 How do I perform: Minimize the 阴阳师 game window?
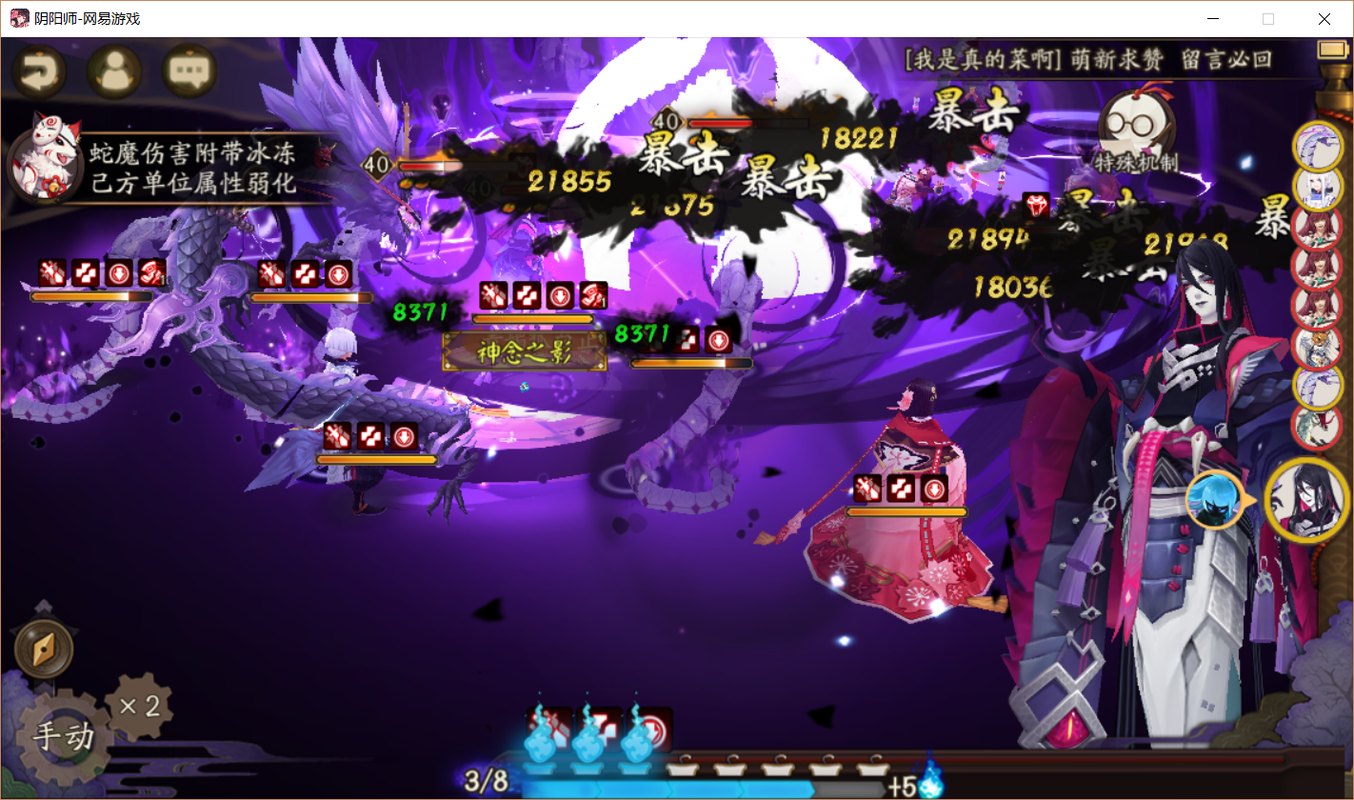[1214, 19]
